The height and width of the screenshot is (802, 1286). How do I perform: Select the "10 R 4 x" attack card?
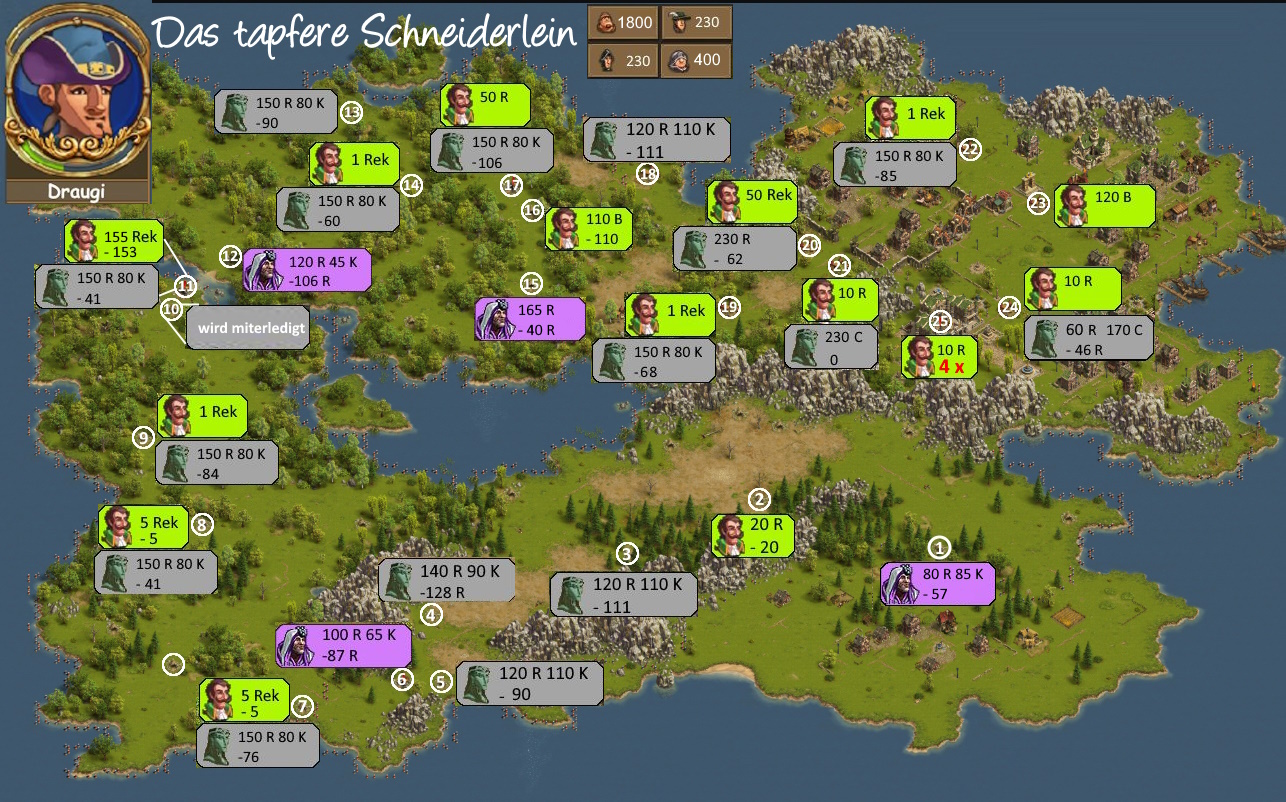coord(939,357)
